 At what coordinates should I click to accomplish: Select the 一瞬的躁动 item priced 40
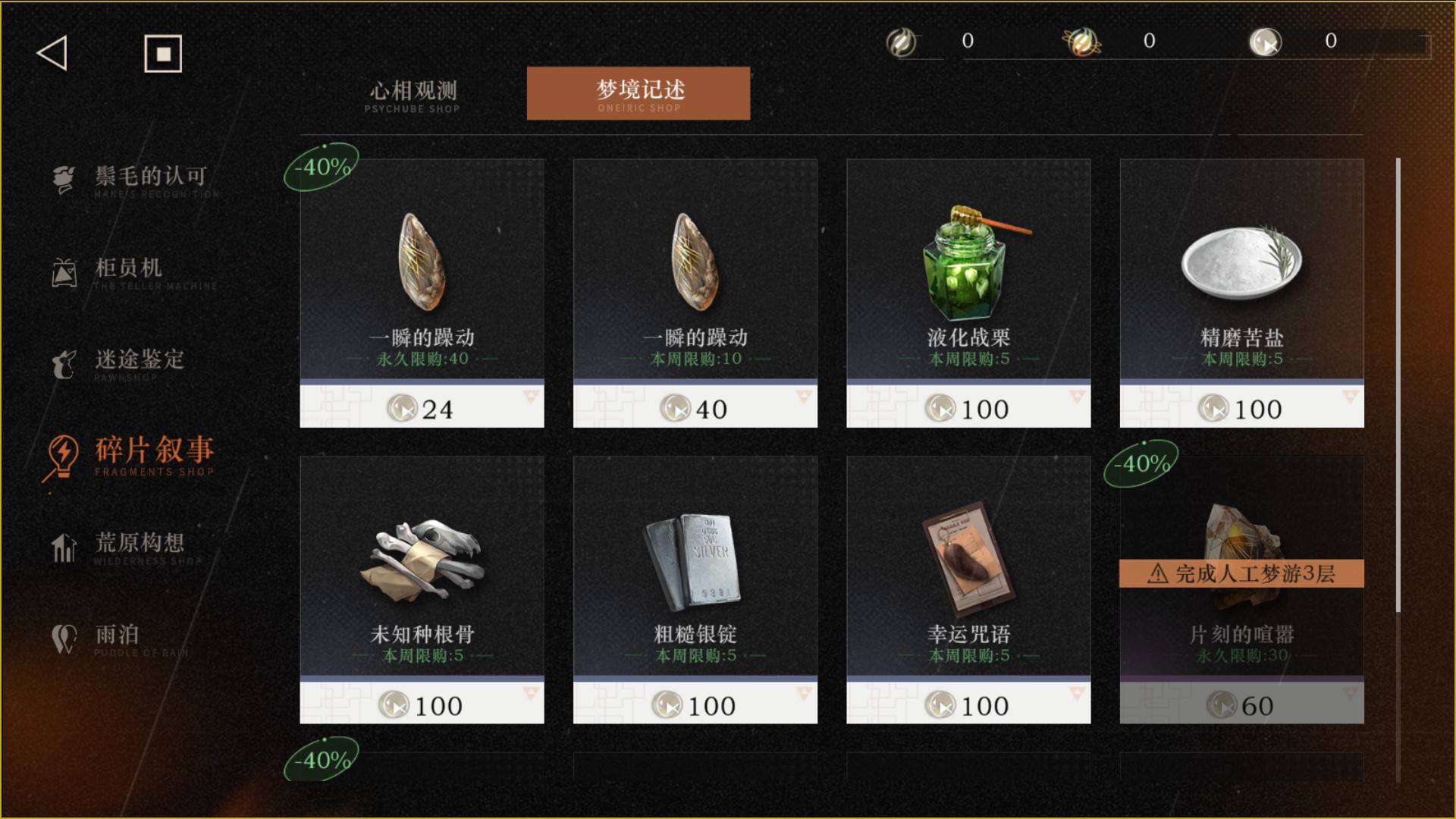[x=695, y=293]
